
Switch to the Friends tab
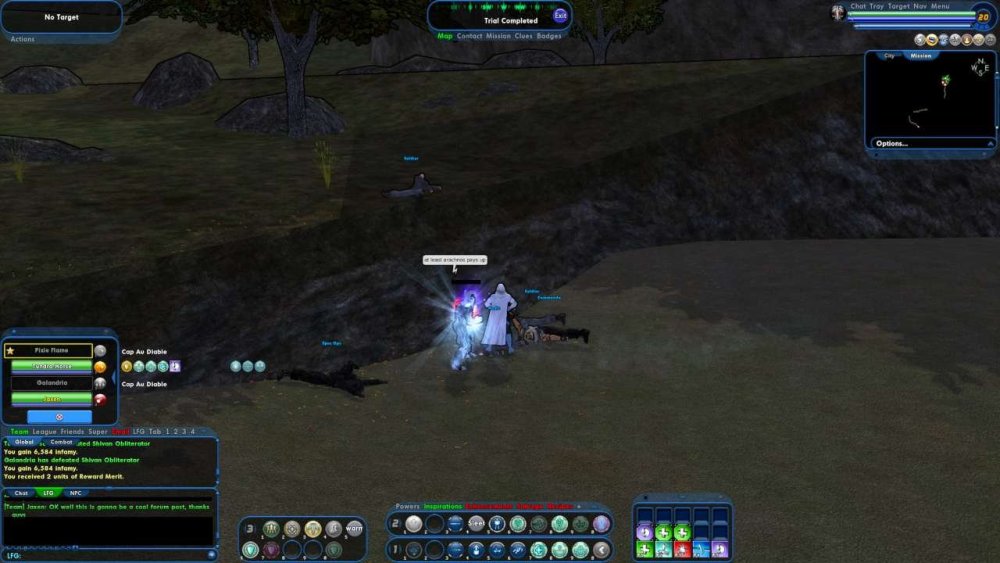point(72,431)
